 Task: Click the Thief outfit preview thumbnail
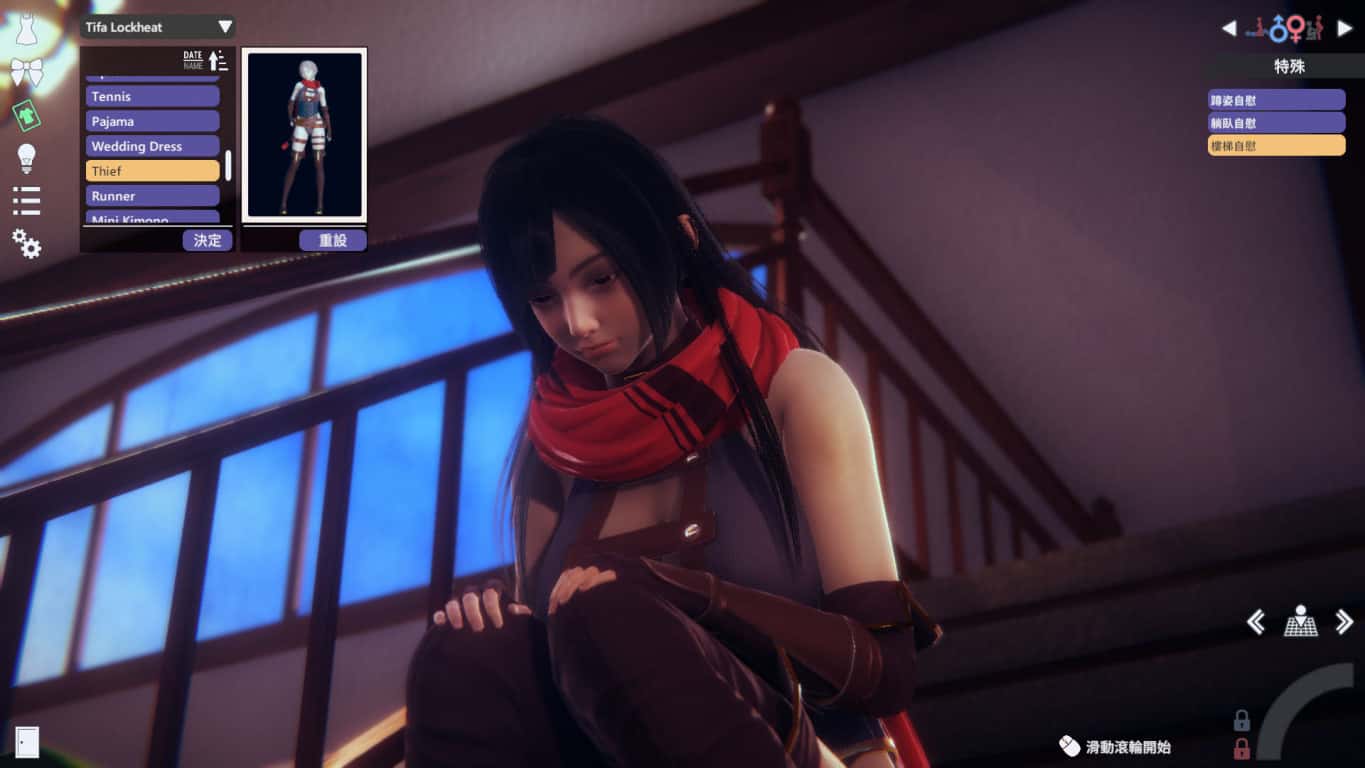tap(305, 135)
